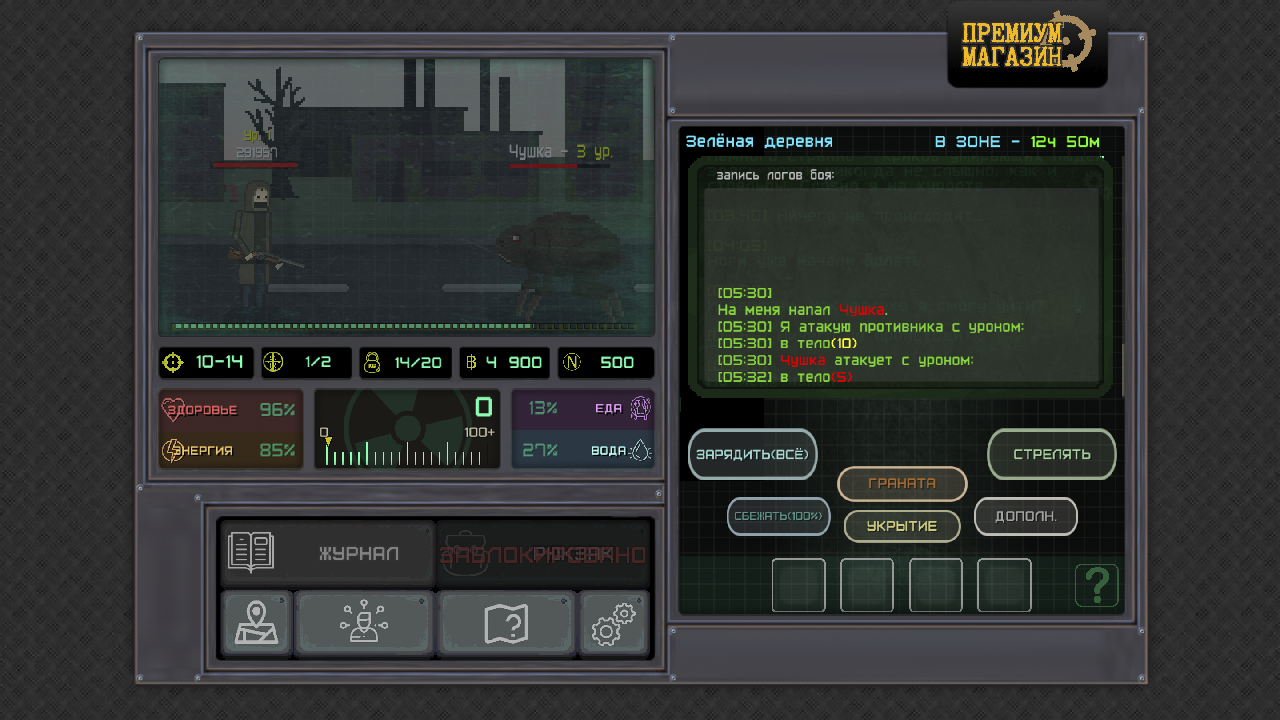
Task: Open the quest map icon with question mark
Action: click(x=507, y=623)
